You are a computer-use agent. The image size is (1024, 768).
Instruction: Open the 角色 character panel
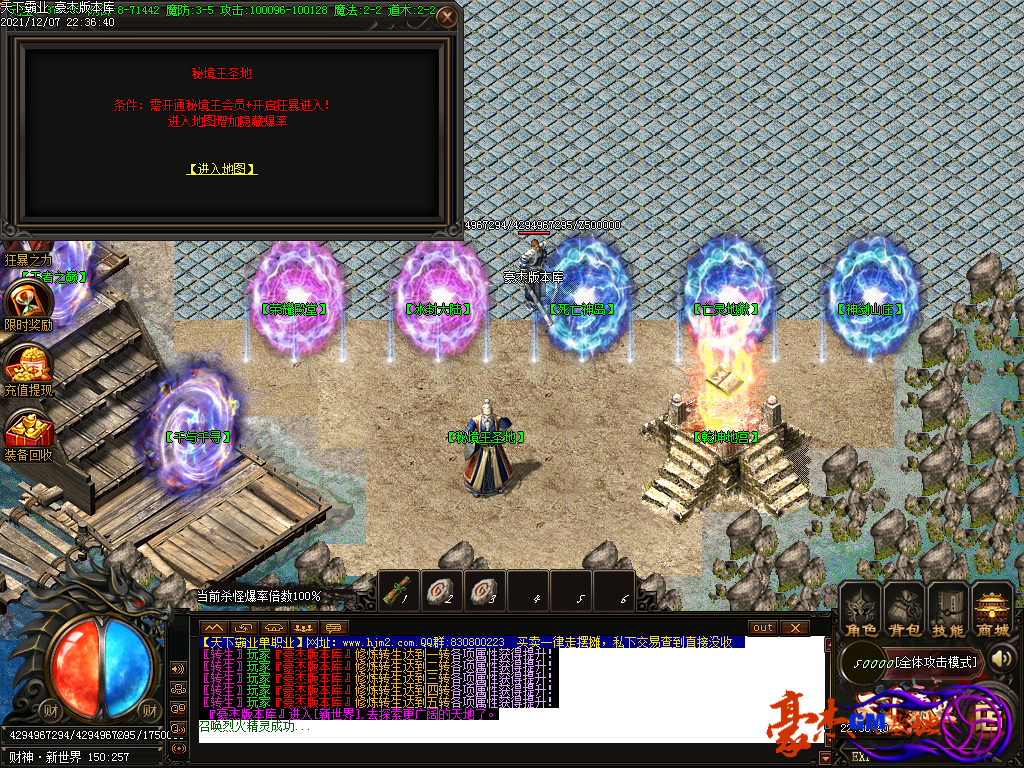click(x=860, y=612)
